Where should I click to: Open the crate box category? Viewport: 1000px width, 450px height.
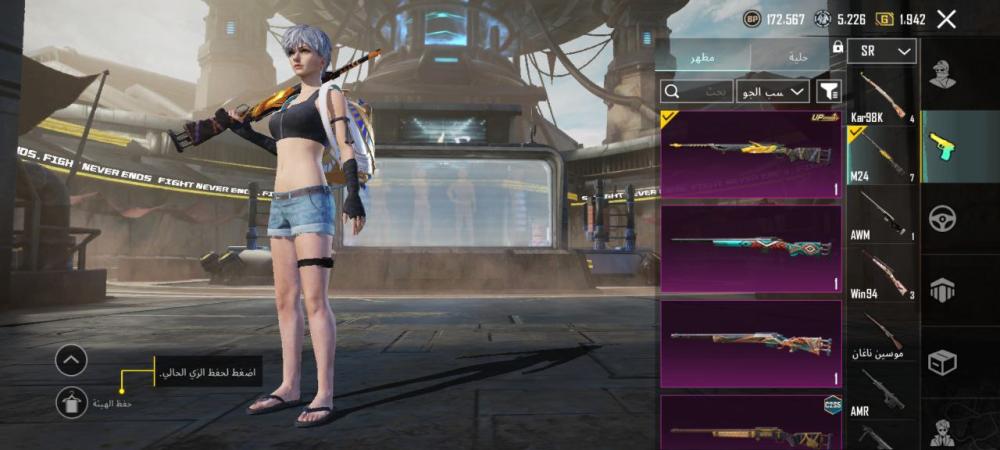coord(942,362)
